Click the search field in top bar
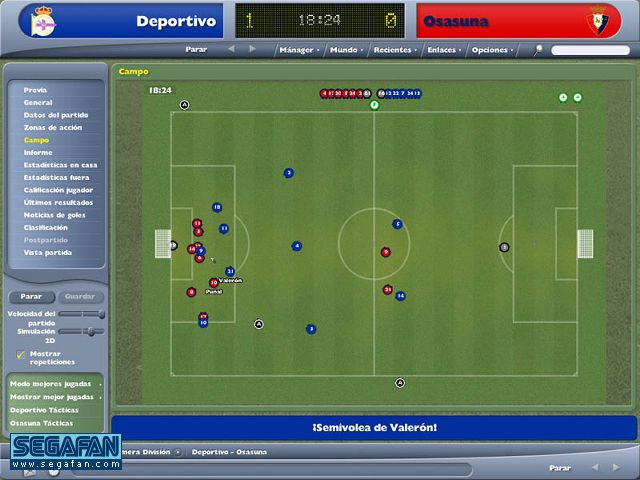 click(590, 50)
